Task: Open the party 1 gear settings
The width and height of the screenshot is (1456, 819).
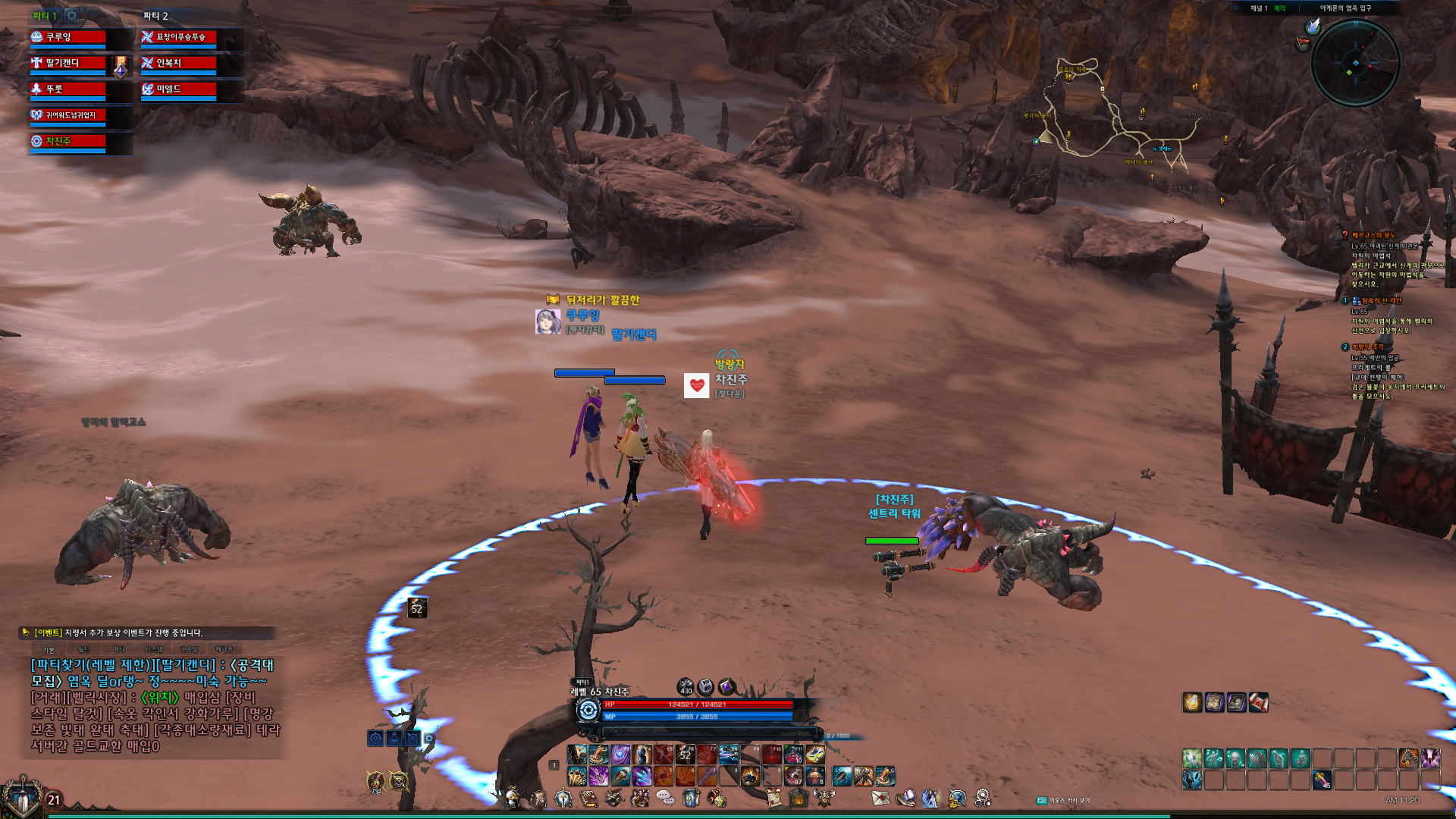Action: 71,15
